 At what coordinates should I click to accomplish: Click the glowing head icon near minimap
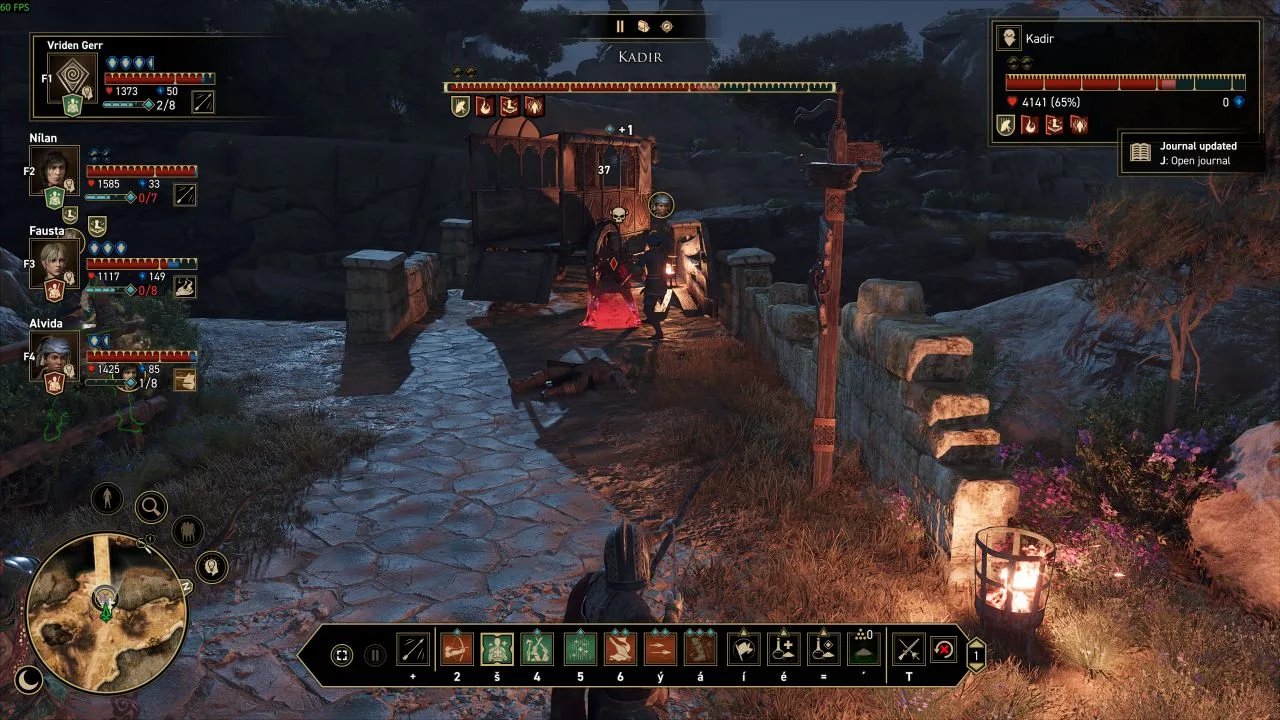[211, 567]
